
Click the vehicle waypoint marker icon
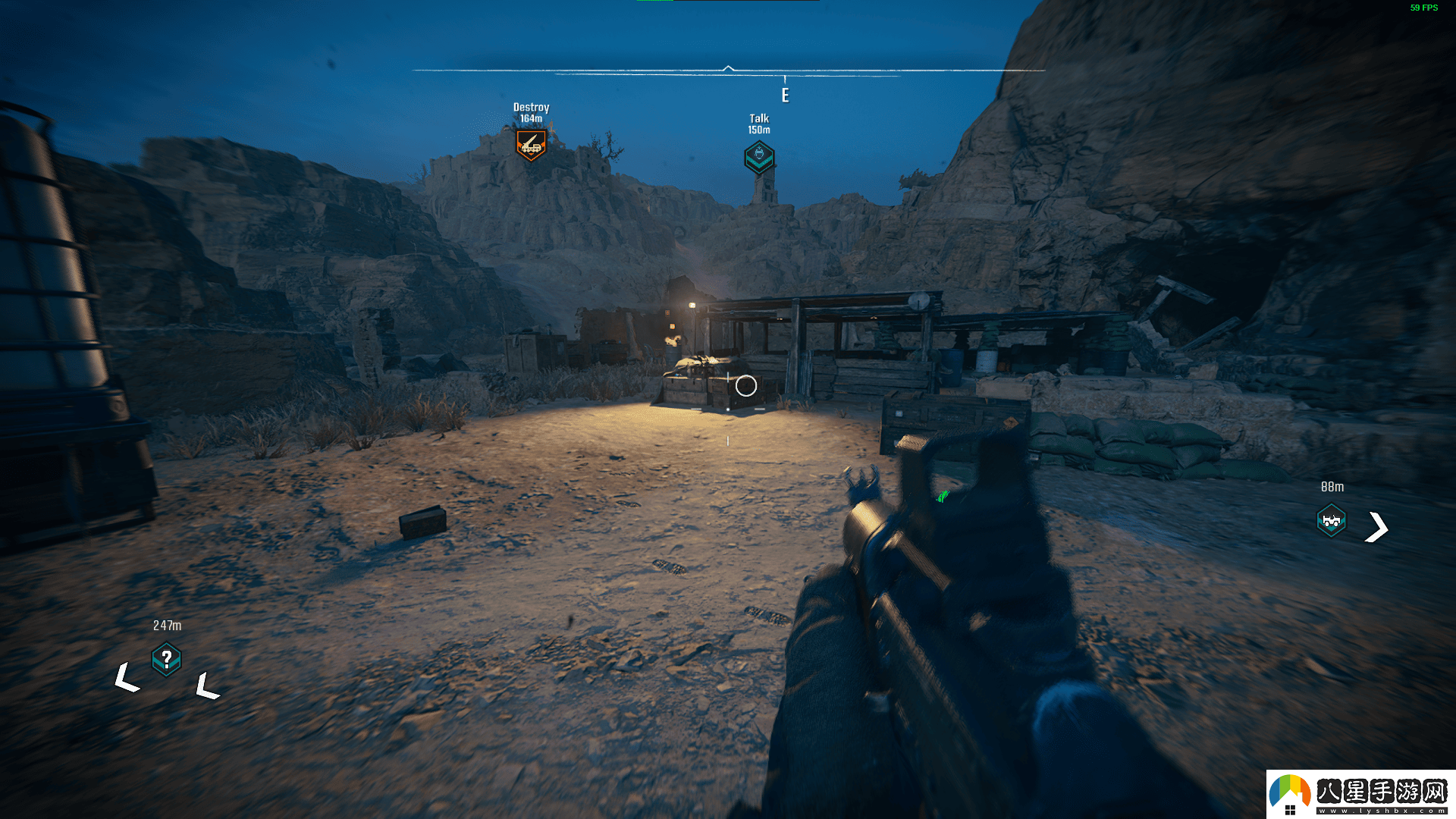[1331, 521]
